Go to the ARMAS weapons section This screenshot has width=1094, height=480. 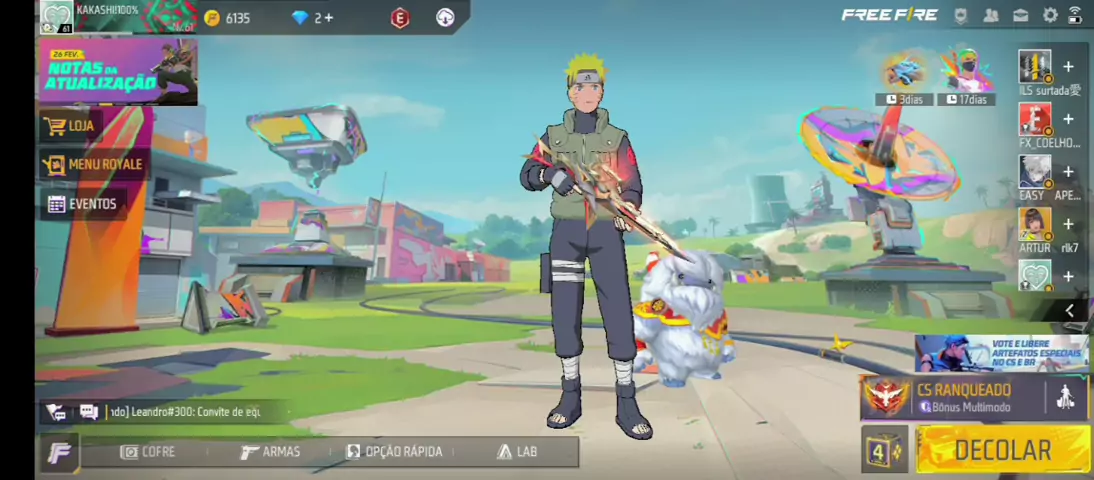270,452
